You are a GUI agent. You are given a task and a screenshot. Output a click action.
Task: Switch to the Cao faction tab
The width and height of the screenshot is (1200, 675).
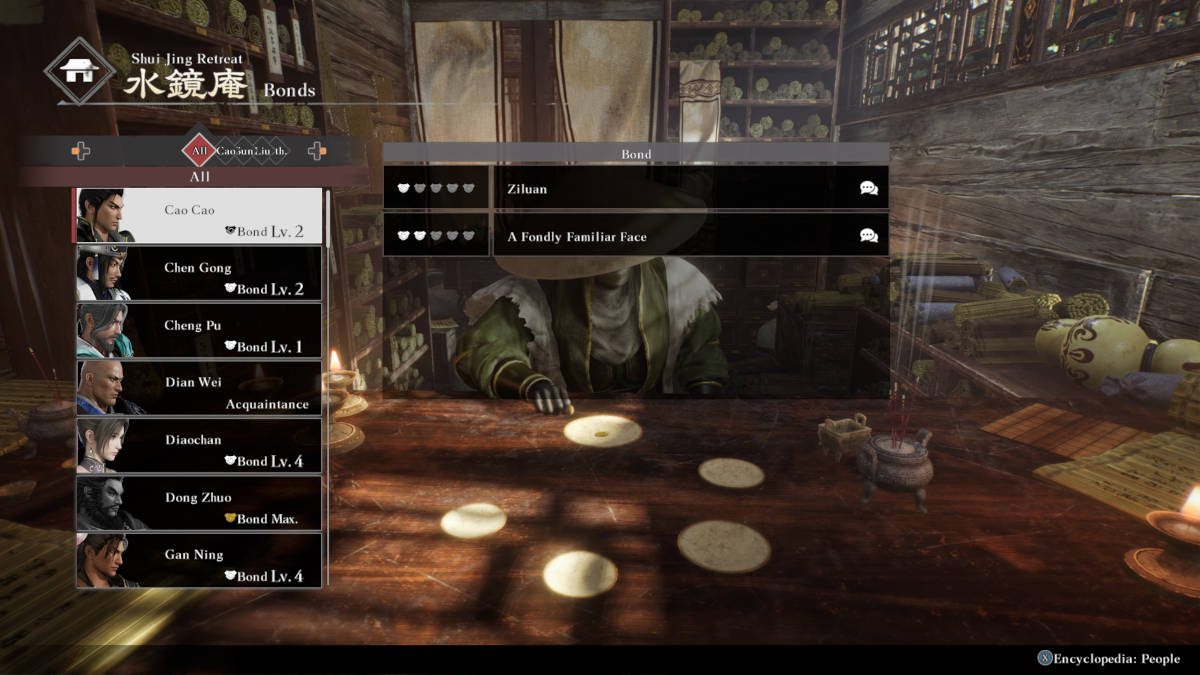pos(226,151)
